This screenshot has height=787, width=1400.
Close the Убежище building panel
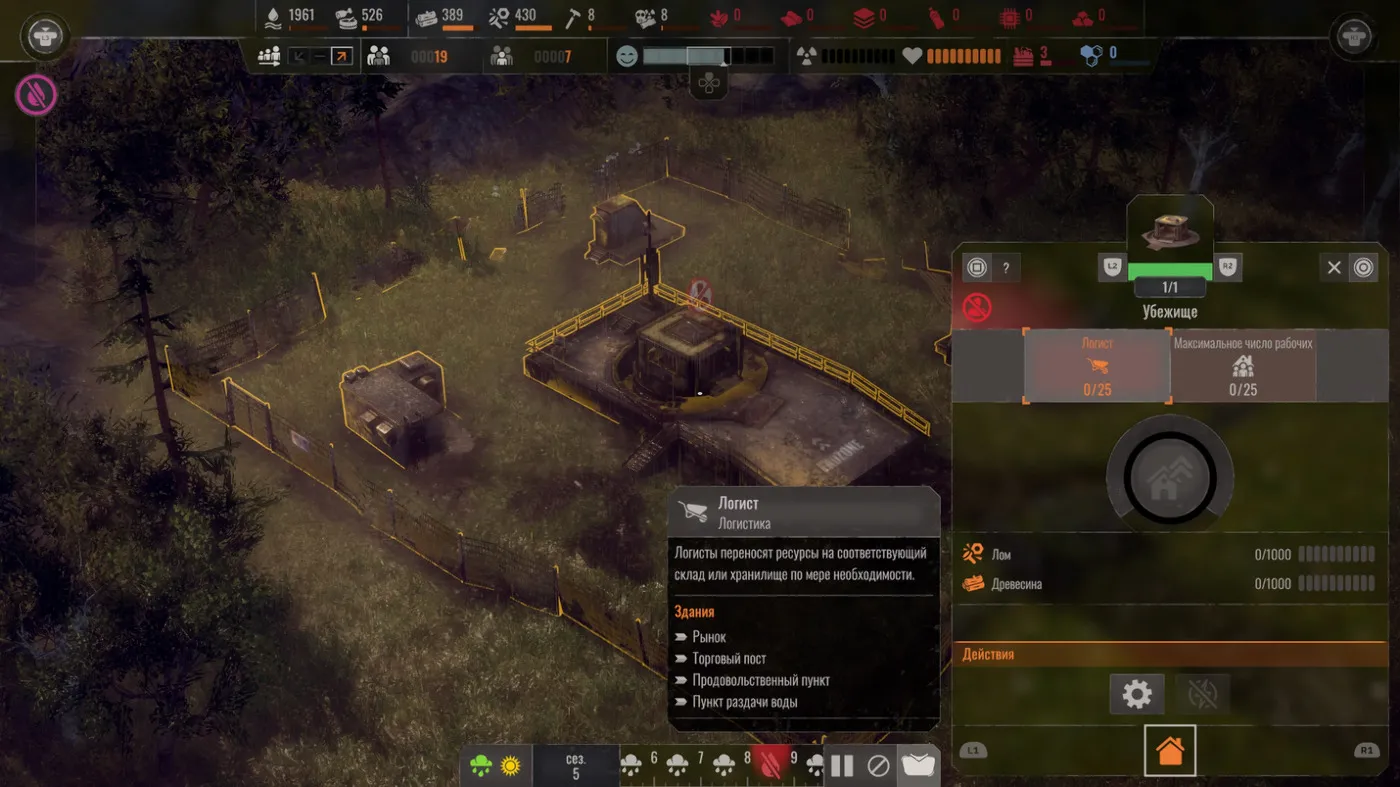pos(1334,267)
